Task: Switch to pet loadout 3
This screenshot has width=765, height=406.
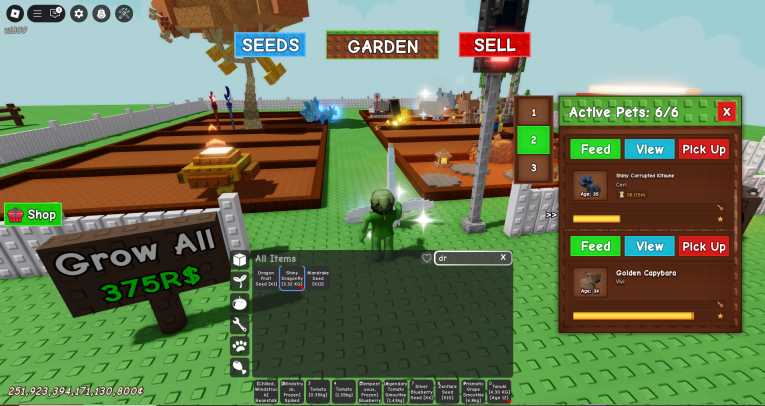Action: click(x=533, y=167)
